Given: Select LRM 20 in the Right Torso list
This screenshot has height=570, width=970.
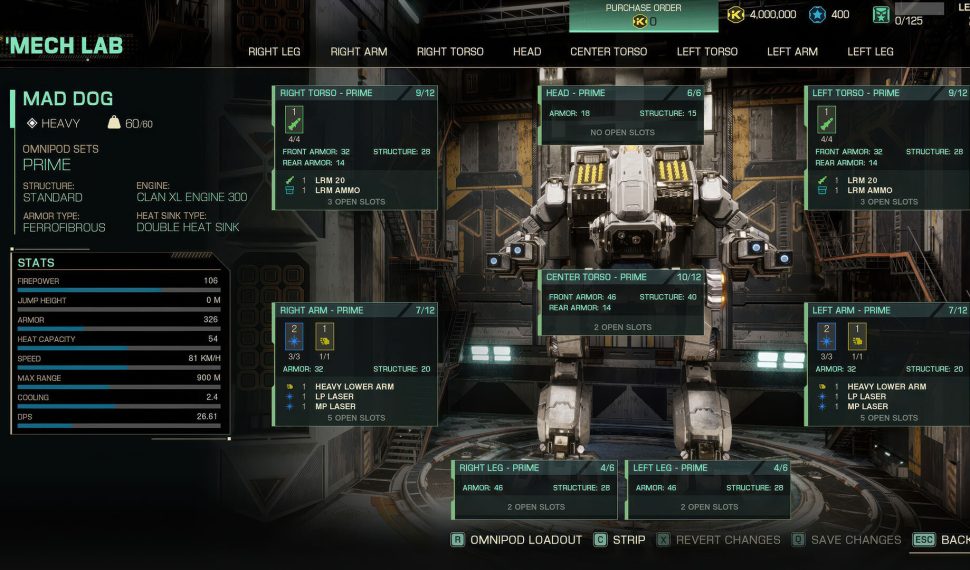Looking at the screenshot, I should 329,180.
